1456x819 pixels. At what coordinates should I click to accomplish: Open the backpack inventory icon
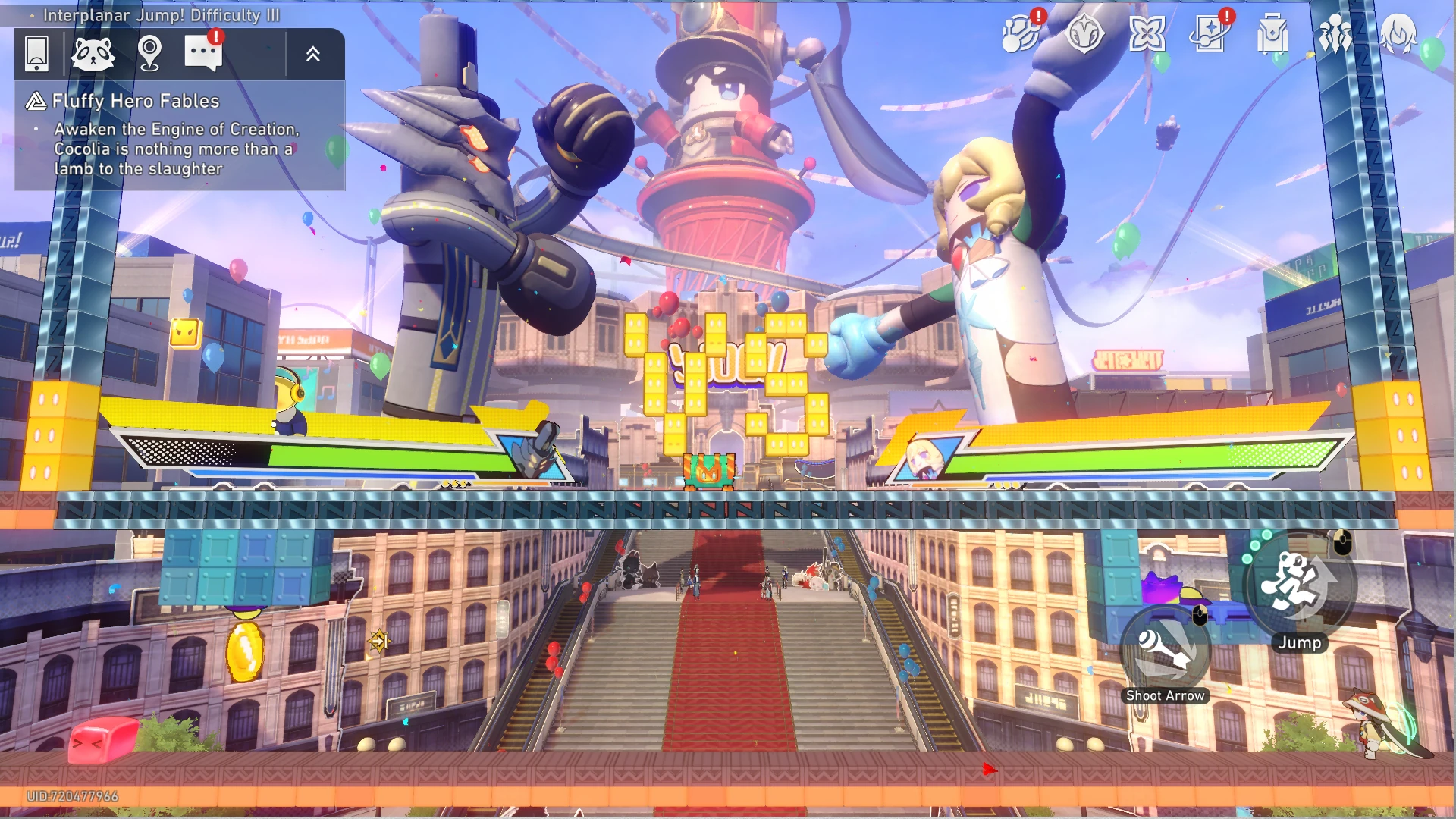1272,34
